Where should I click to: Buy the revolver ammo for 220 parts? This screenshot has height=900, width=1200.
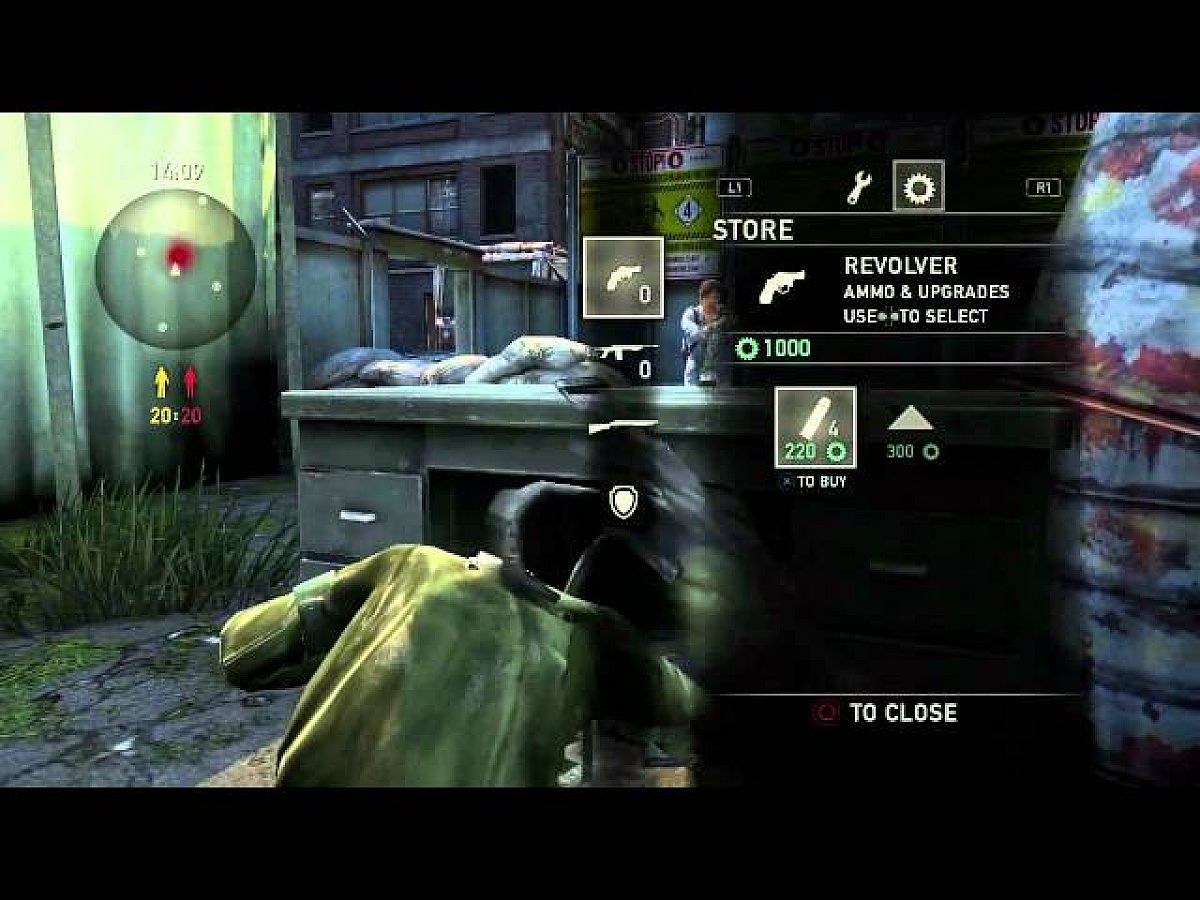(x=815, y=428)
